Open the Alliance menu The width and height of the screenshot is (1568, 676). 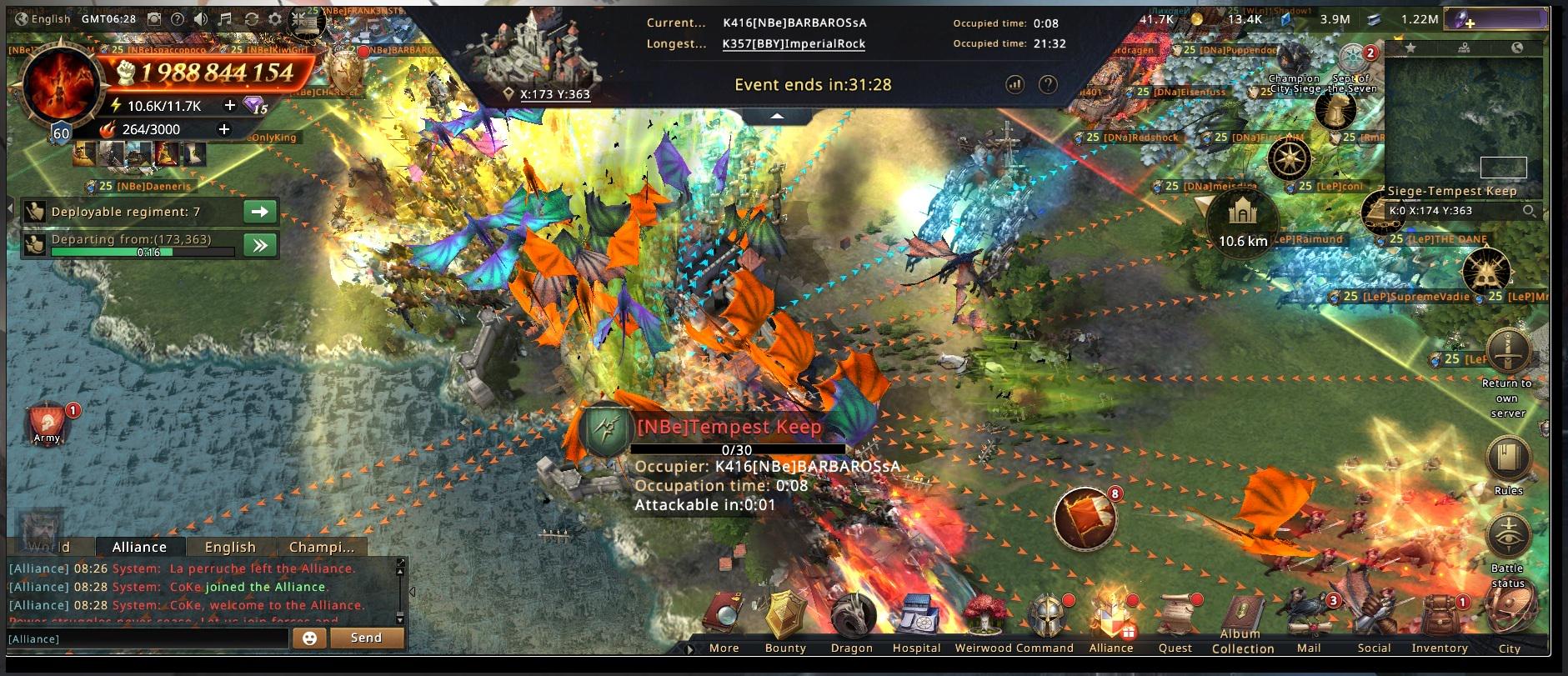click(x=1110, y=619)
